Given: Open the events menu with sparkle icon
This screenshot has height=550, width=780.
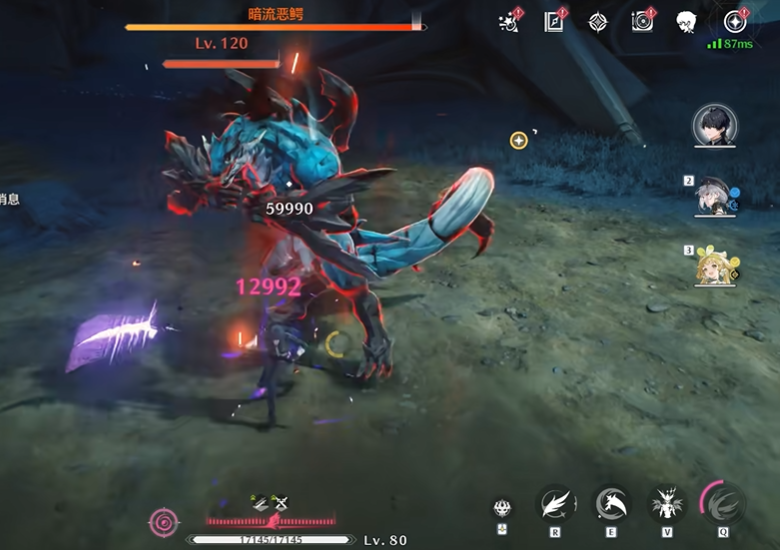Looking at the screenshot, I should pos(511,22).
